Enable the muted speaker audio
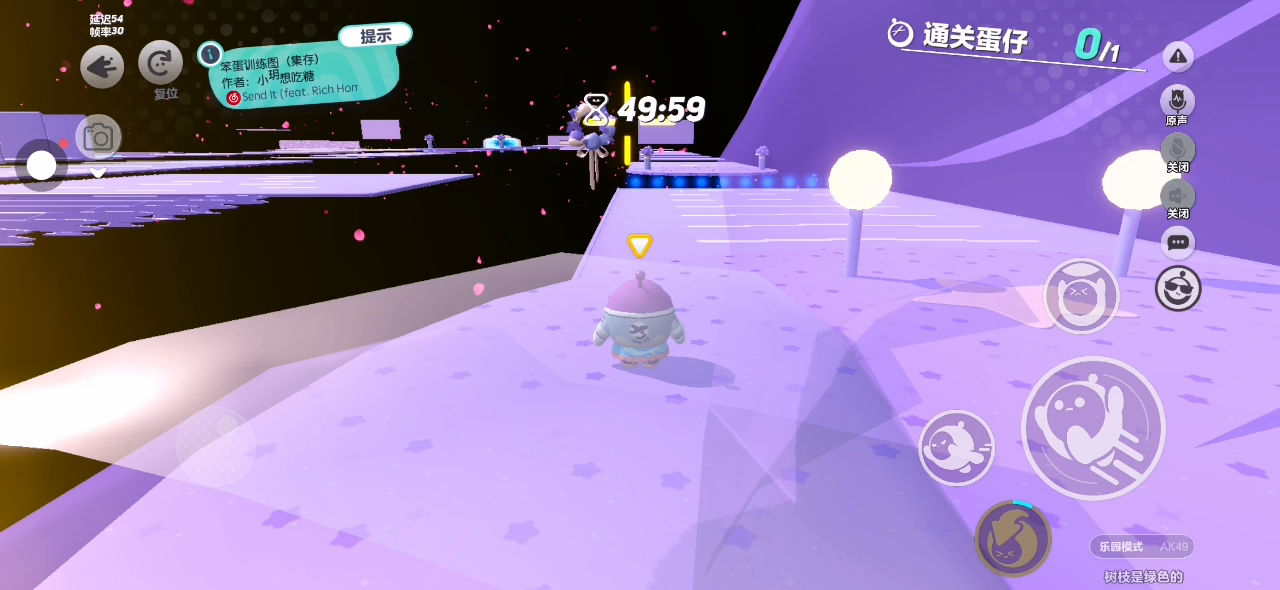 pos(1177,195)
